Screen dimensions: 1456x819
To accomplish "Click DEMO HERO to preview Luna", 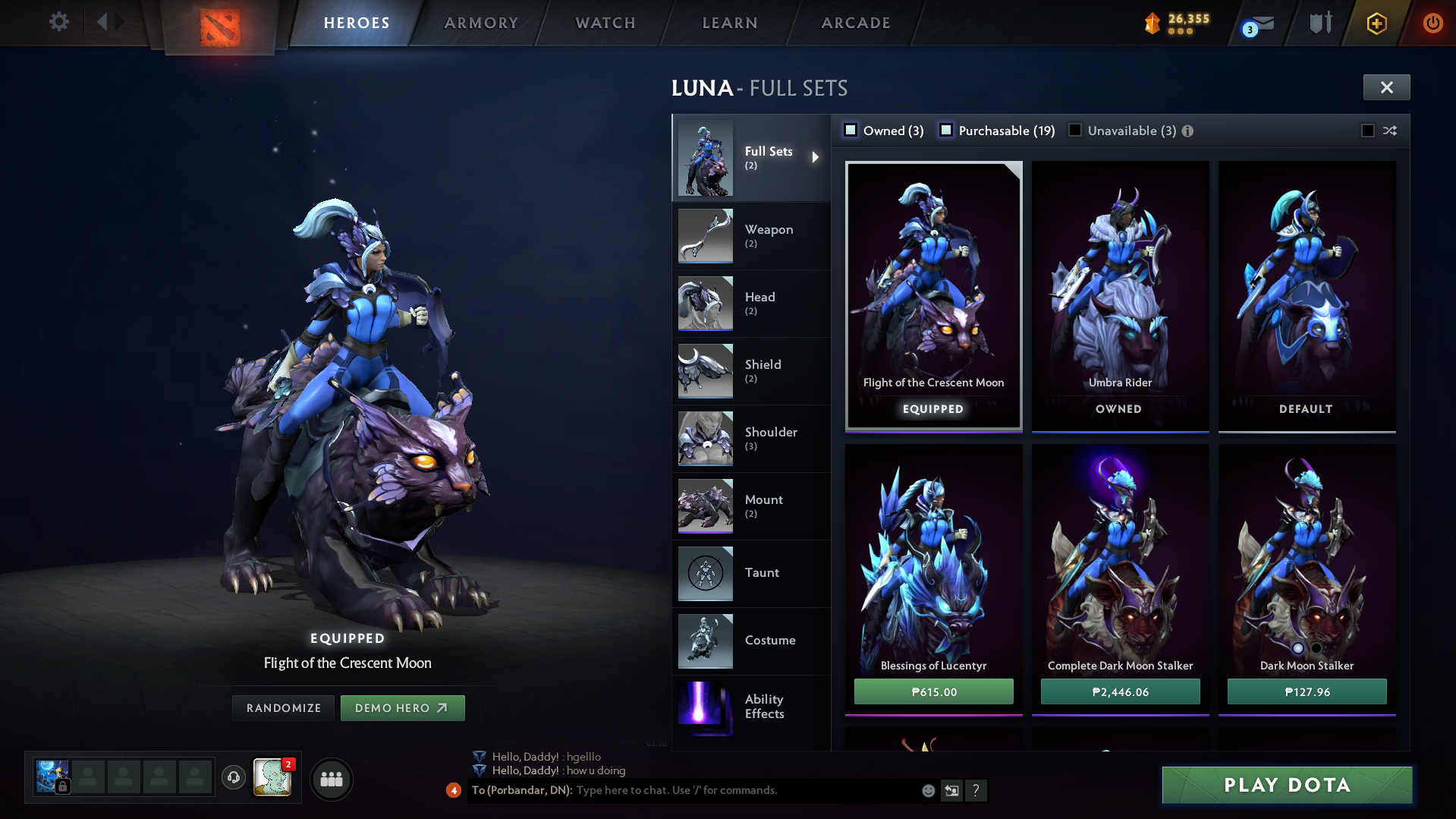I will pyautogui.click(x=403, y=707).
